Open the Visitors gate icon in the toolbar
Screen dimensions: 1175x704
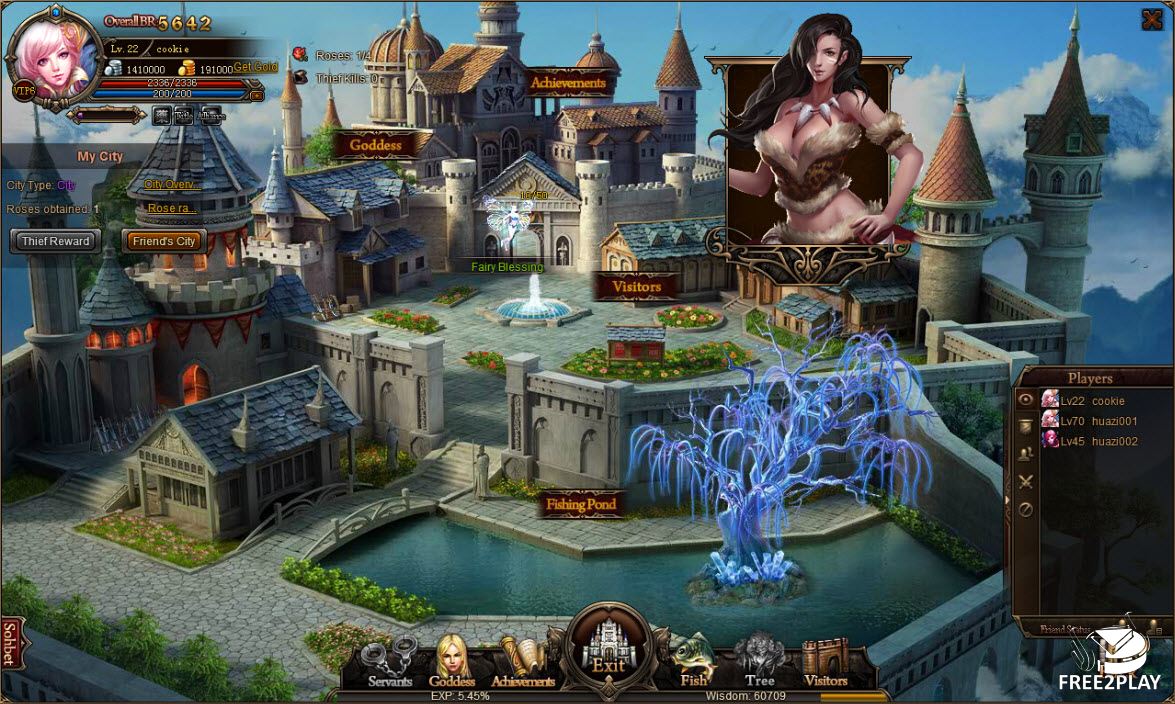(x=825, y=662)
